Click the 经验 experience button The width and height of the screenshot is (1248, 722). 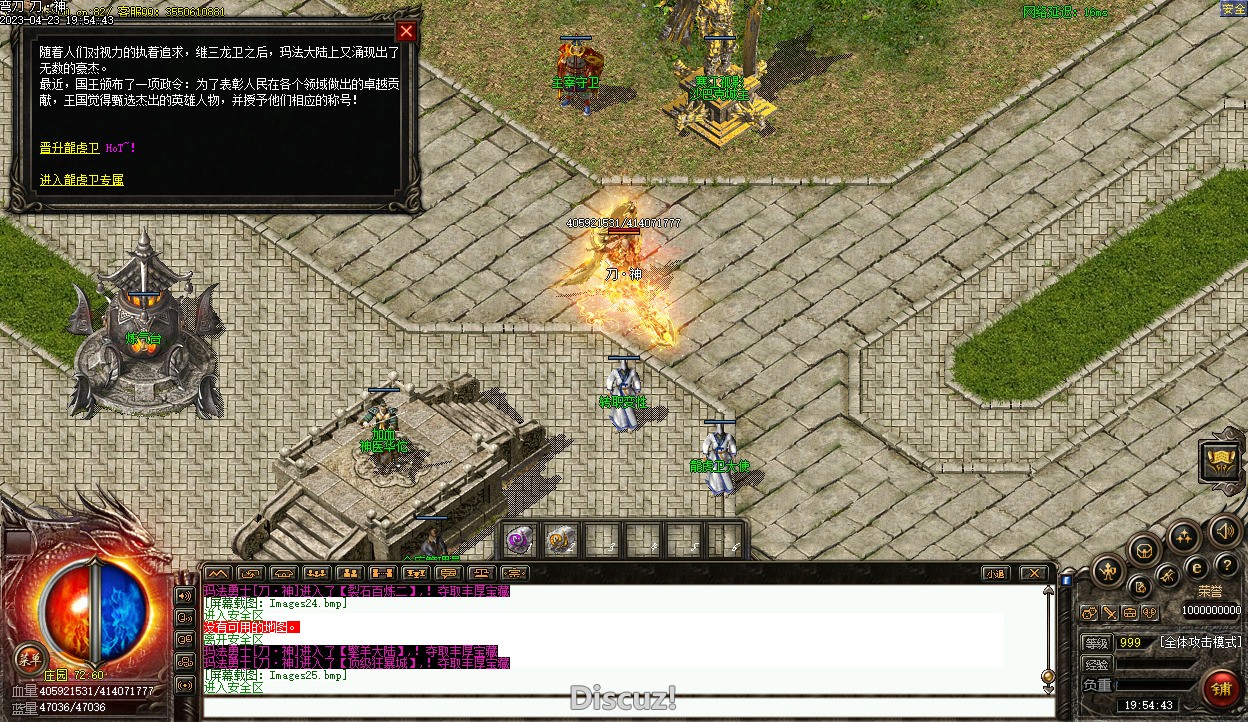1097,664
